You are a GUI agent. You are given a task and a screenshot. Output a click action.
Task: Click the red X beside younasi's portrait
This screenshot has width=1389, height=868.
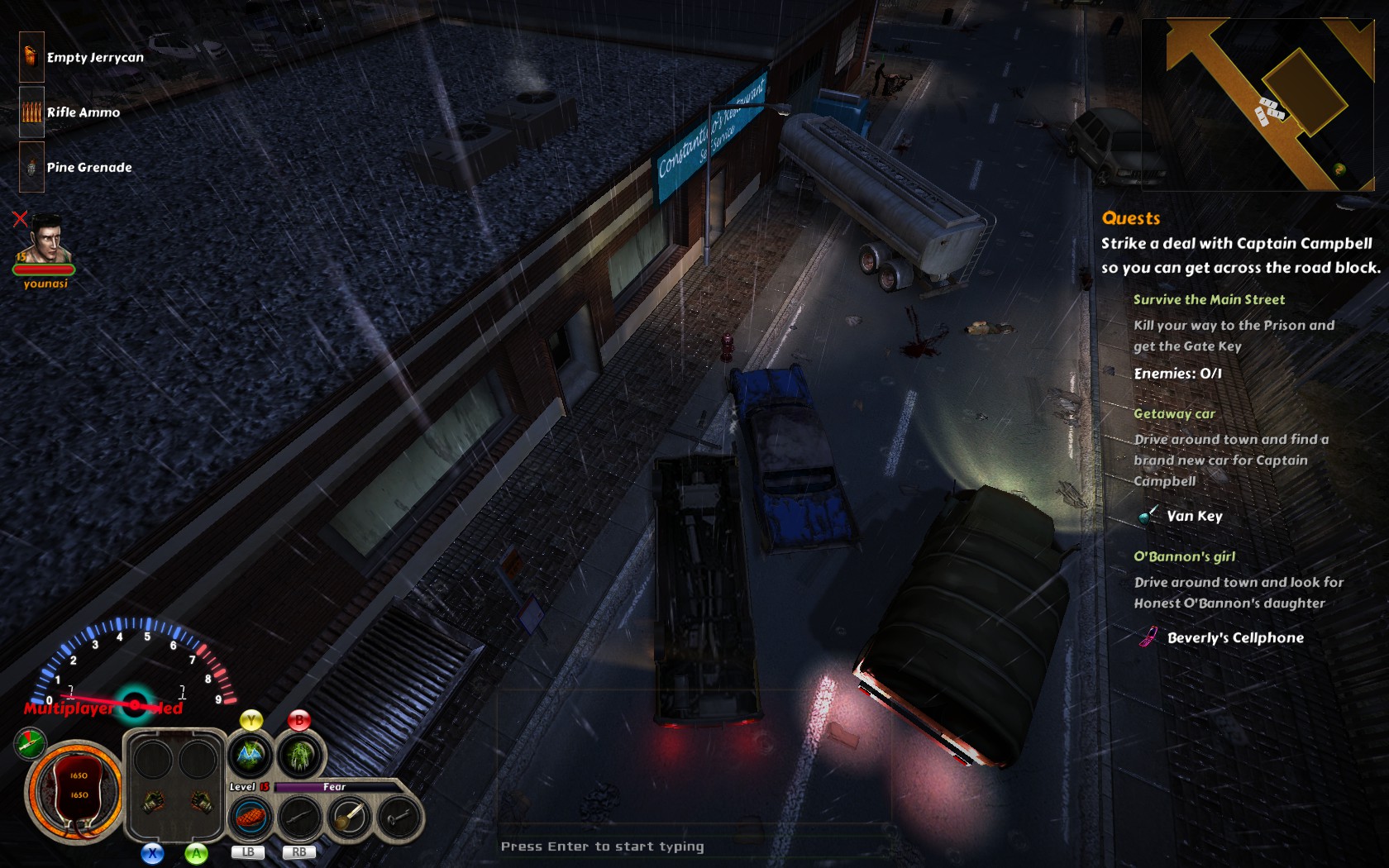pyautogui.click(x=20, y=219)
